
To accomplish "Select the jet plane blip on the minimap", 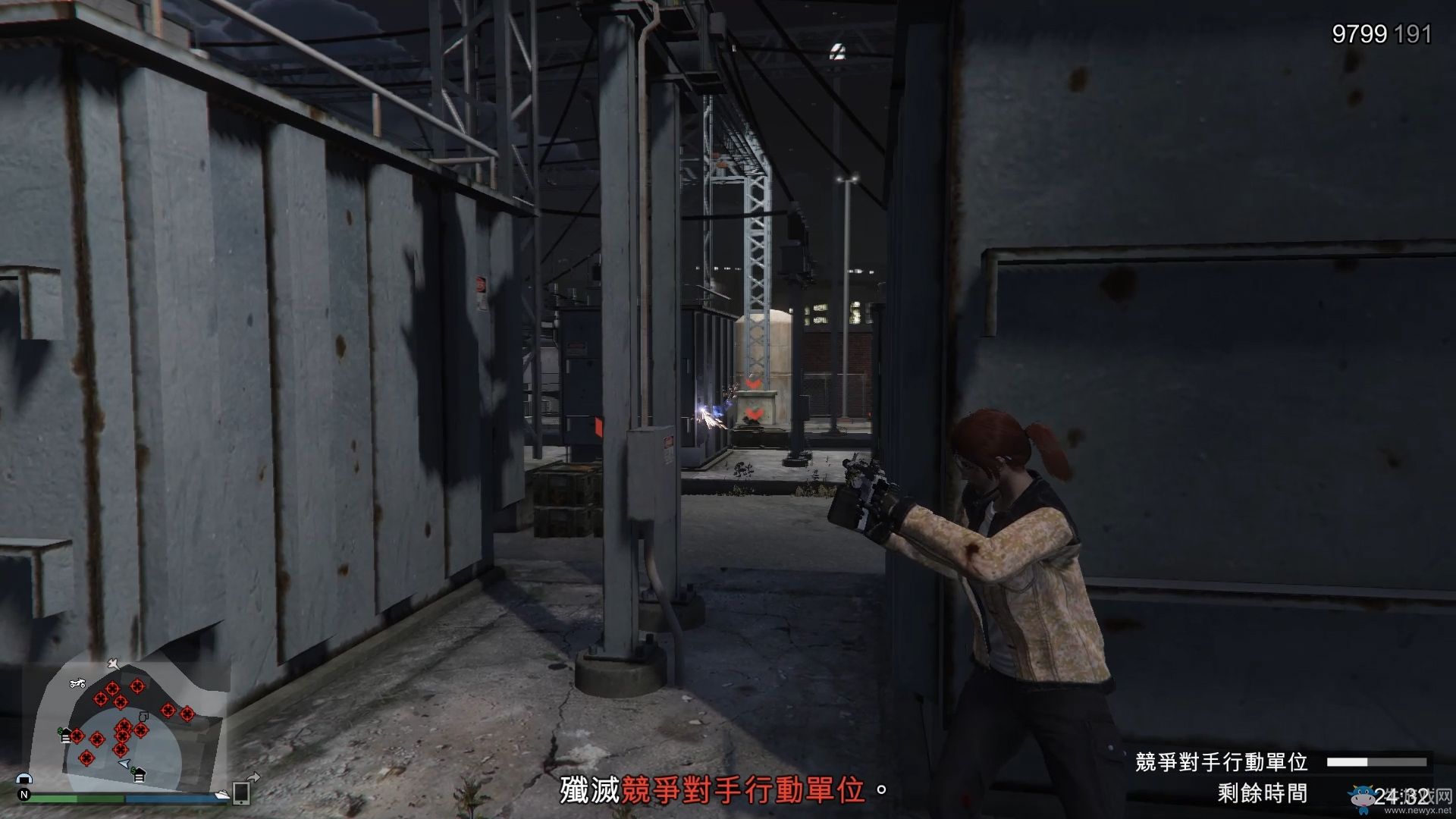I will tap(113, 664).
